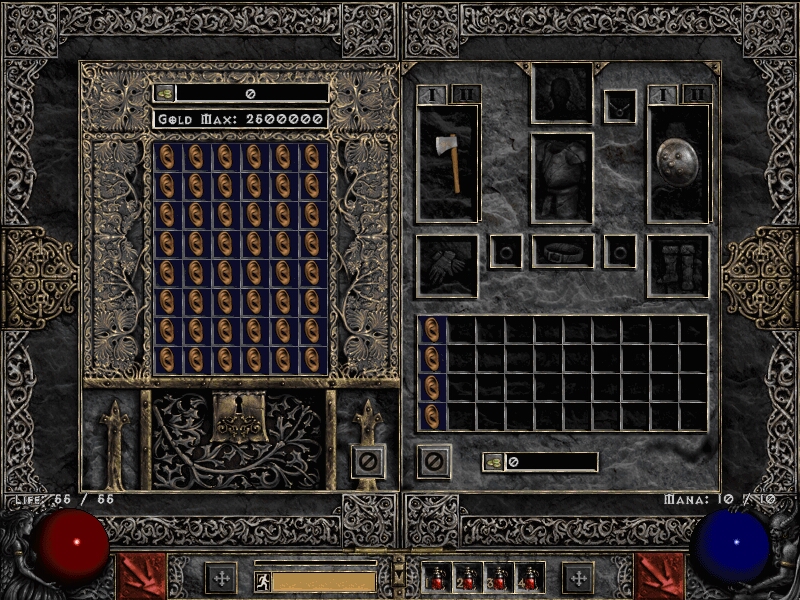
Task: Toggle the run/walk button
Action: (262, 580)
